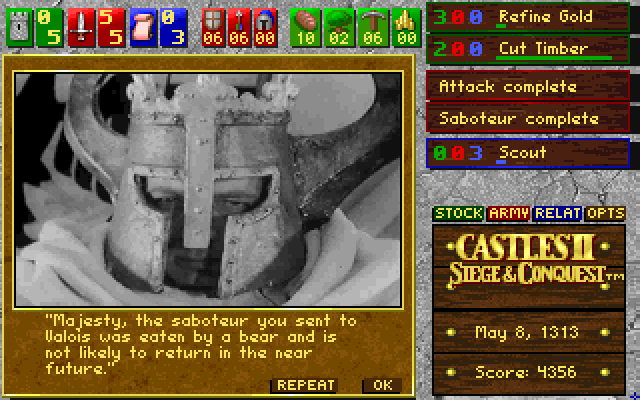This screenshot has height=400, width=640.
Task: Open the STOCK tab
Action: (459, 213)
